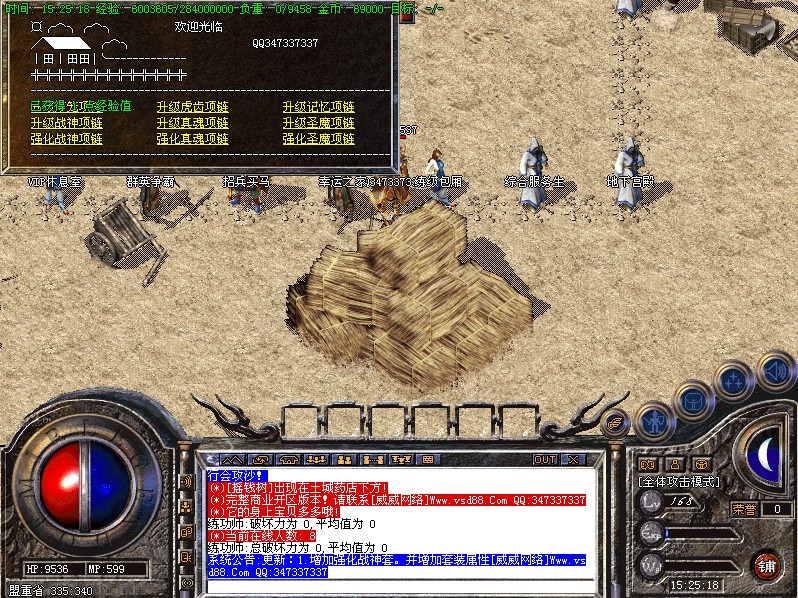
Task: Click the OUT button above chat
Action: pos(544,460)
